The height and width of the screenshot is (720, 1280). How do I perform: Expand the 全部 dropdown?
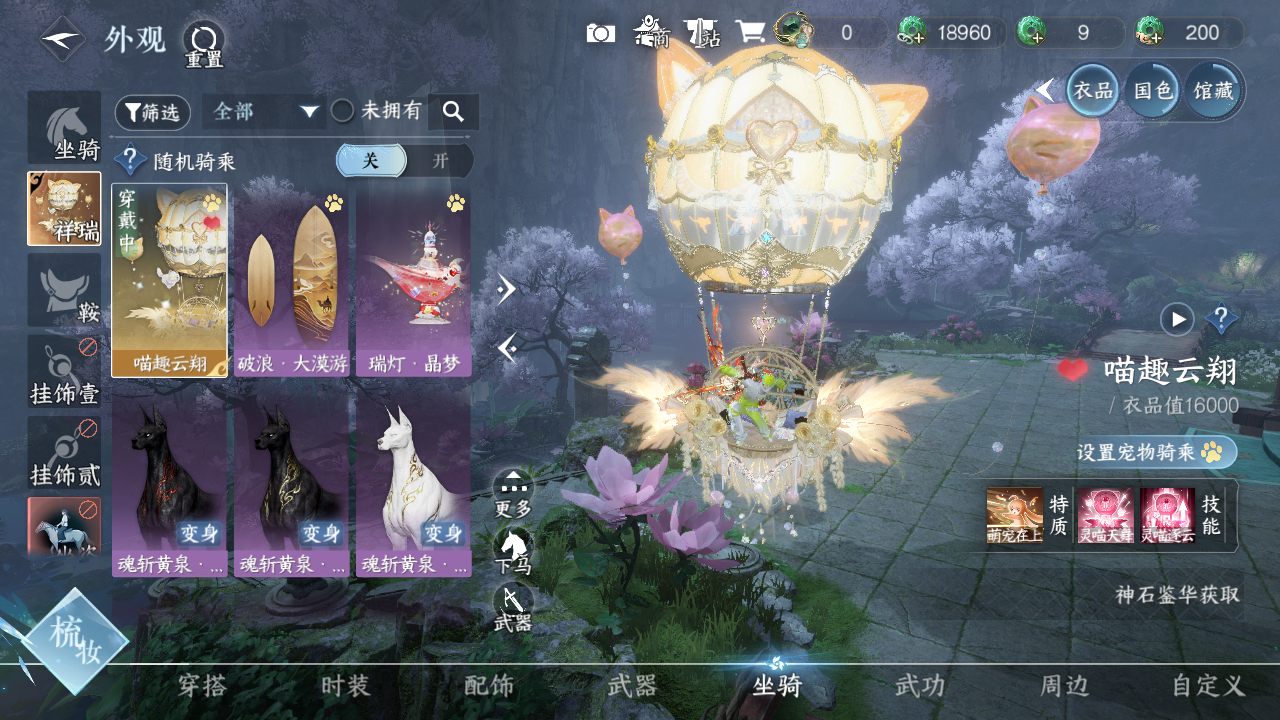click(264, 112)
